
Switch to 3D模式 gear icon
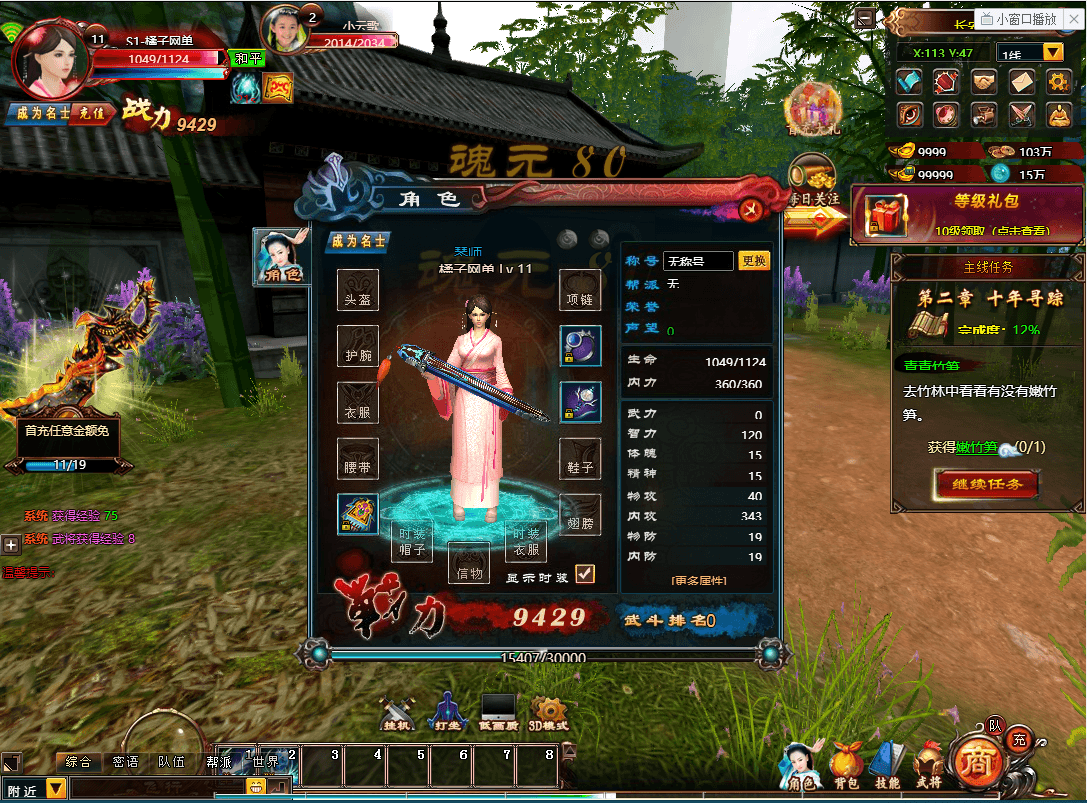[x=549, y=711]
